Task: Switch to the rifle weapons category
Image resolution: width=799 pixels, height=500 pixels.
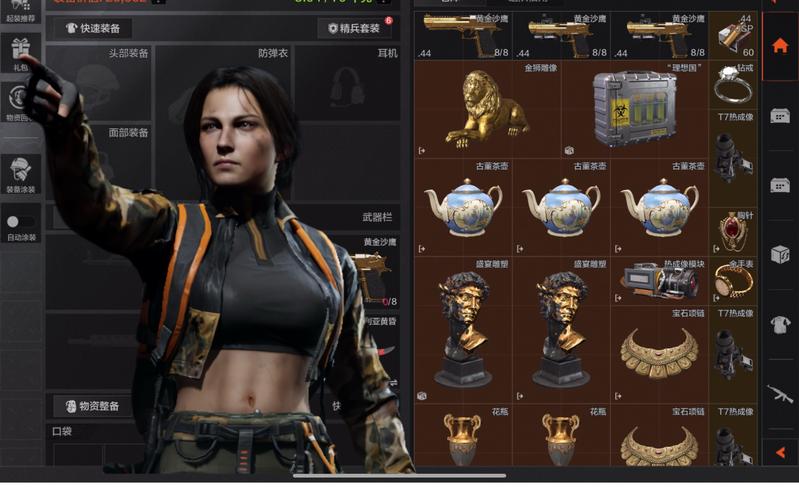Action: click(780, 393)
